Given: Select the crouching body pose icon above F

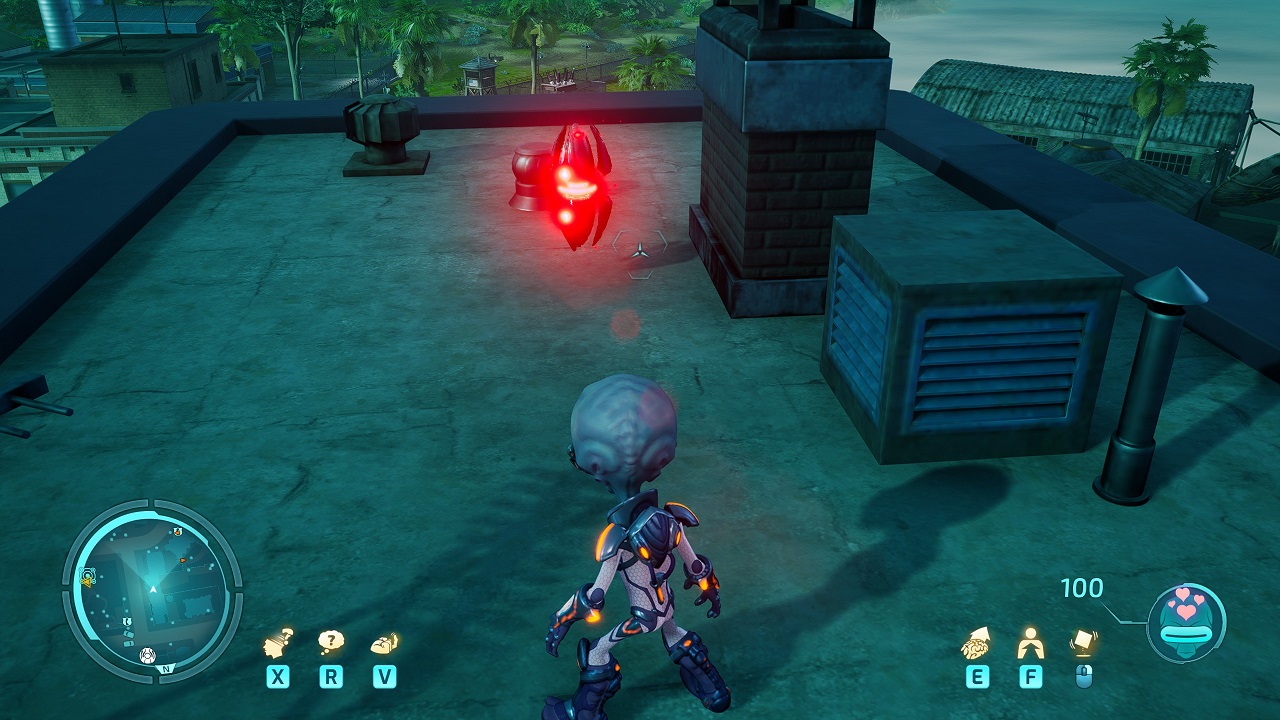Looking at the screenshot, I should (1029, 642).
